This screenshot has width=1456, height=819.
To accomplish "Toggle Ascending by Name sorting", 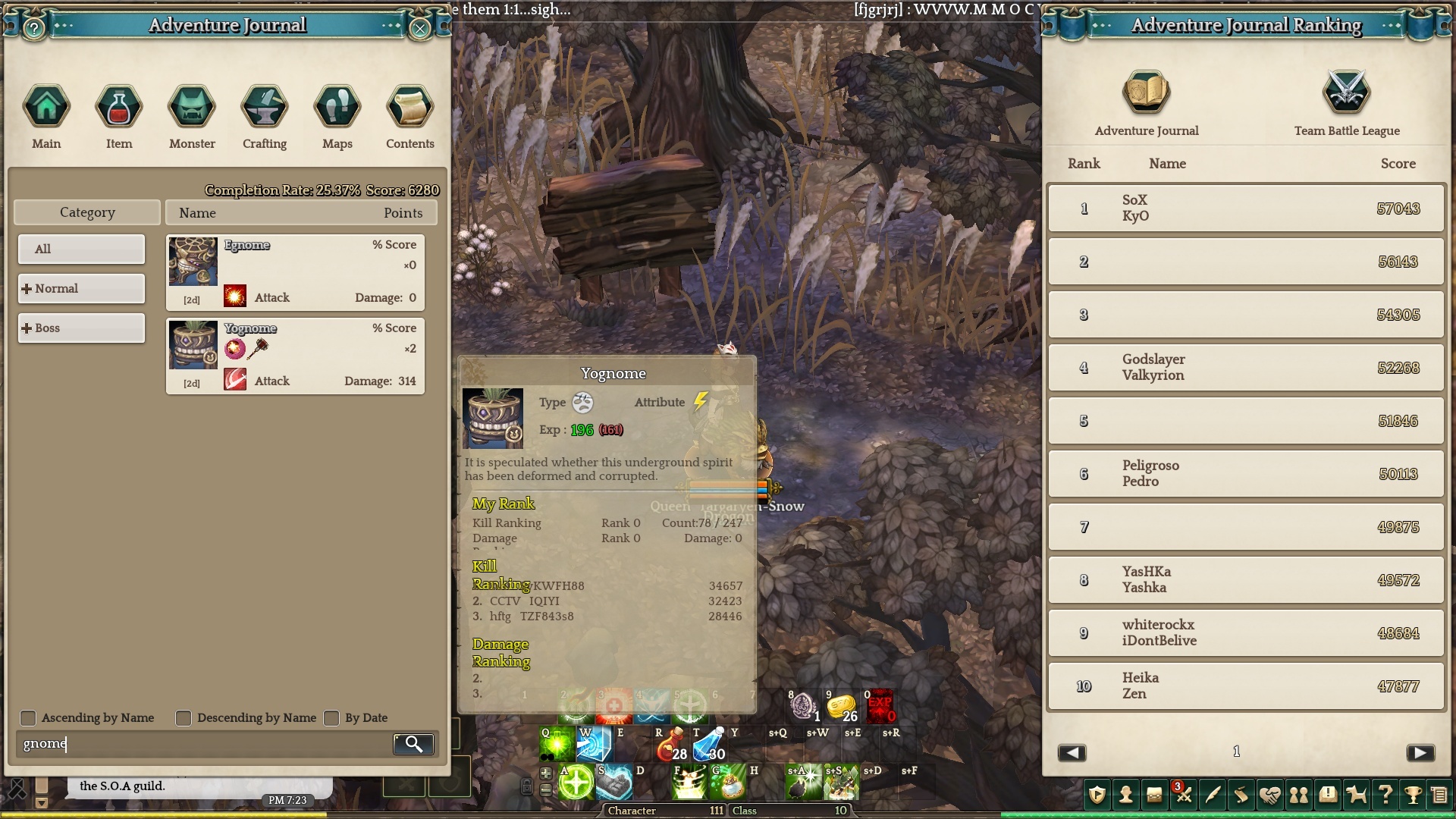I will pos(28,718).
